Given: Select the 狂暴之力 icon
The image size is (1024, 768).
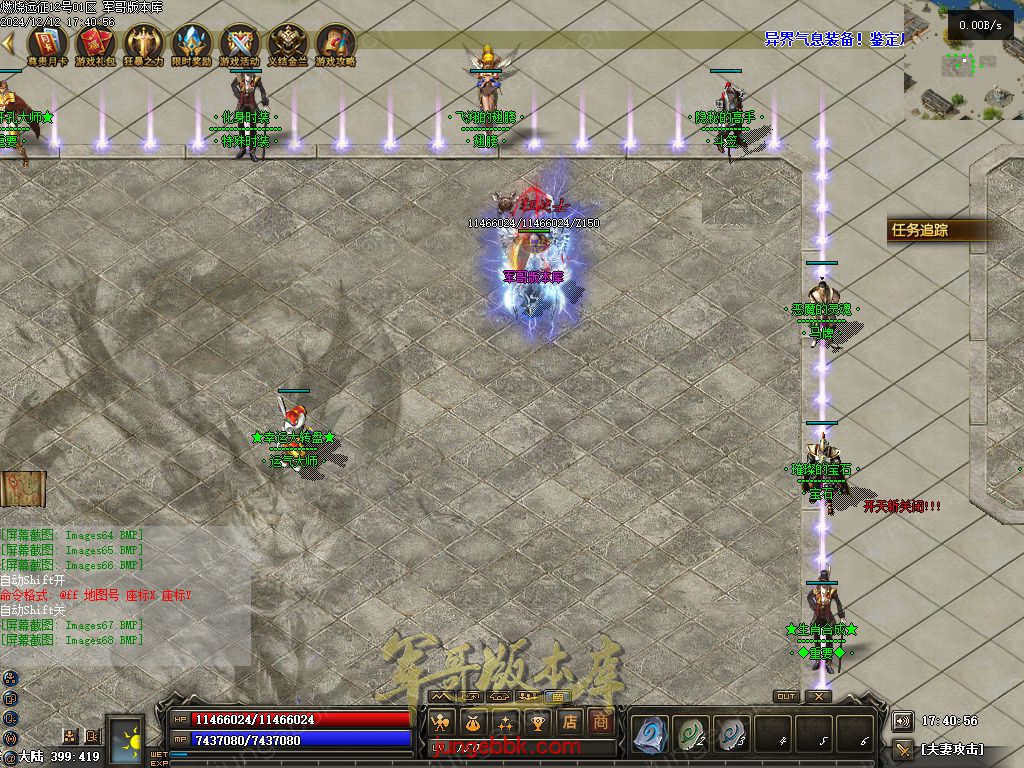Looking at the screenshot, I should click(143, 44).
